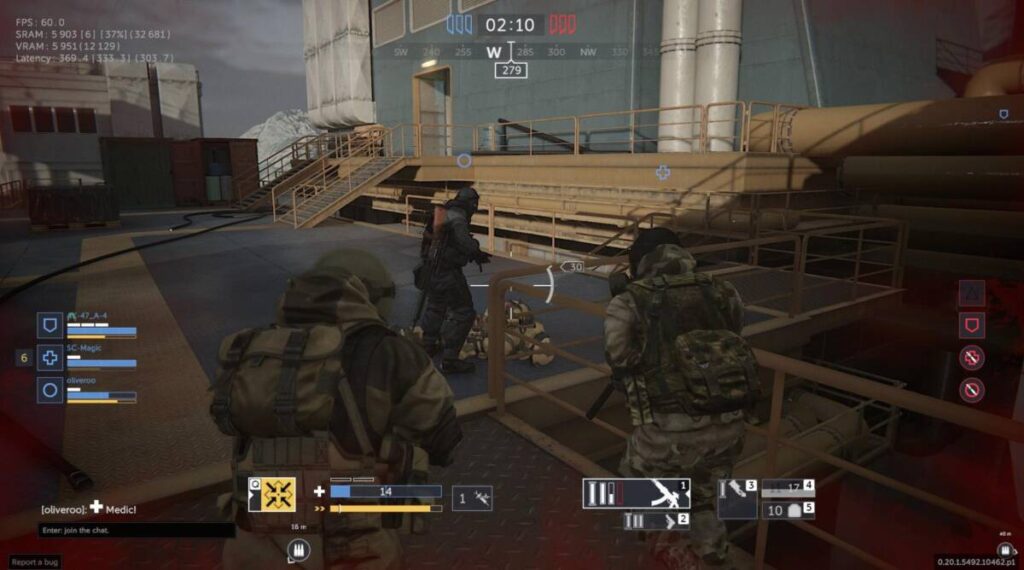Select squadmate SC-Magic's medic cross icon

50,357
